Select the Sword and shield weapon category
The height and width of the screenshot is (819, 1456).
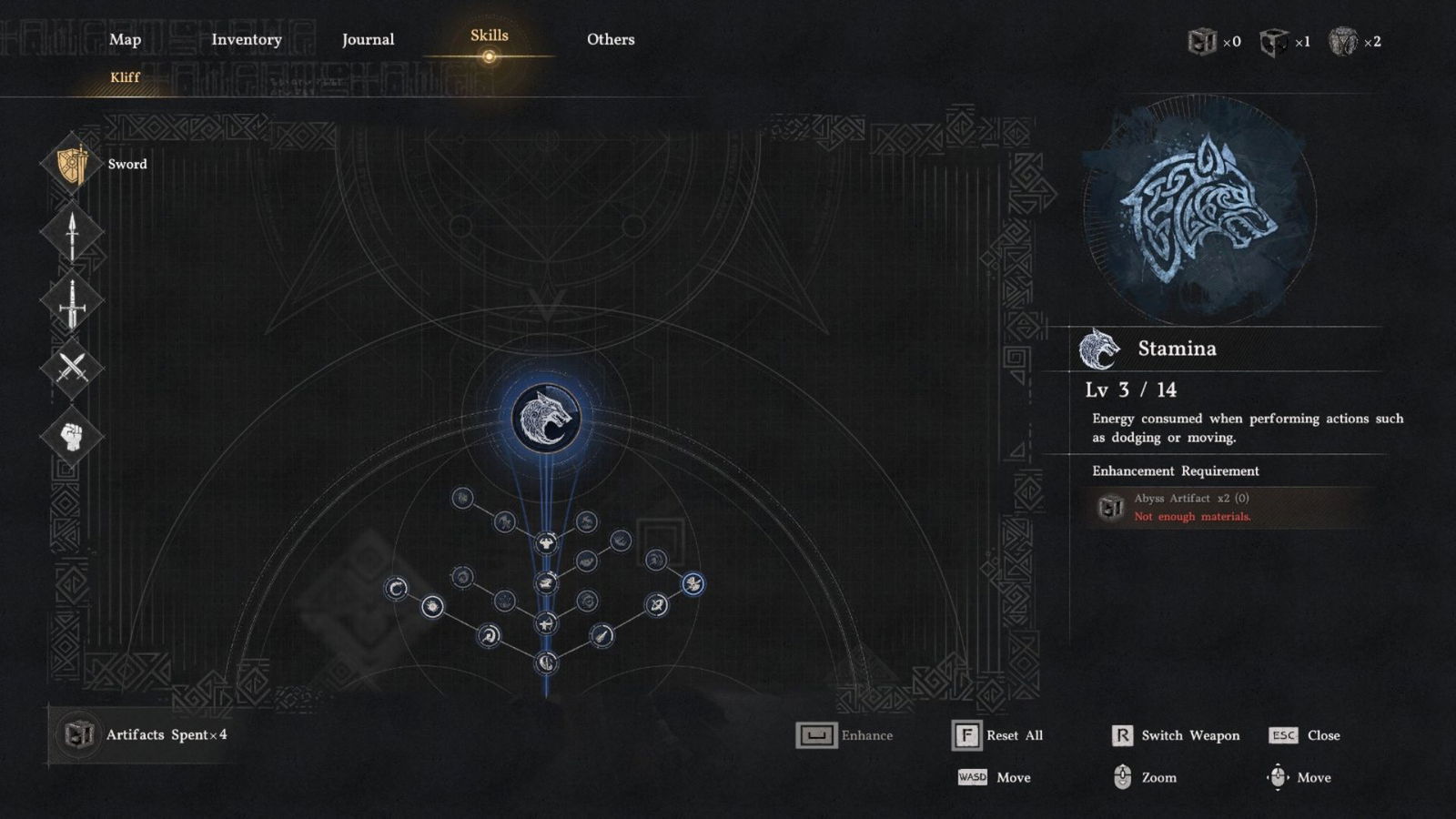[x=73, y=165]
